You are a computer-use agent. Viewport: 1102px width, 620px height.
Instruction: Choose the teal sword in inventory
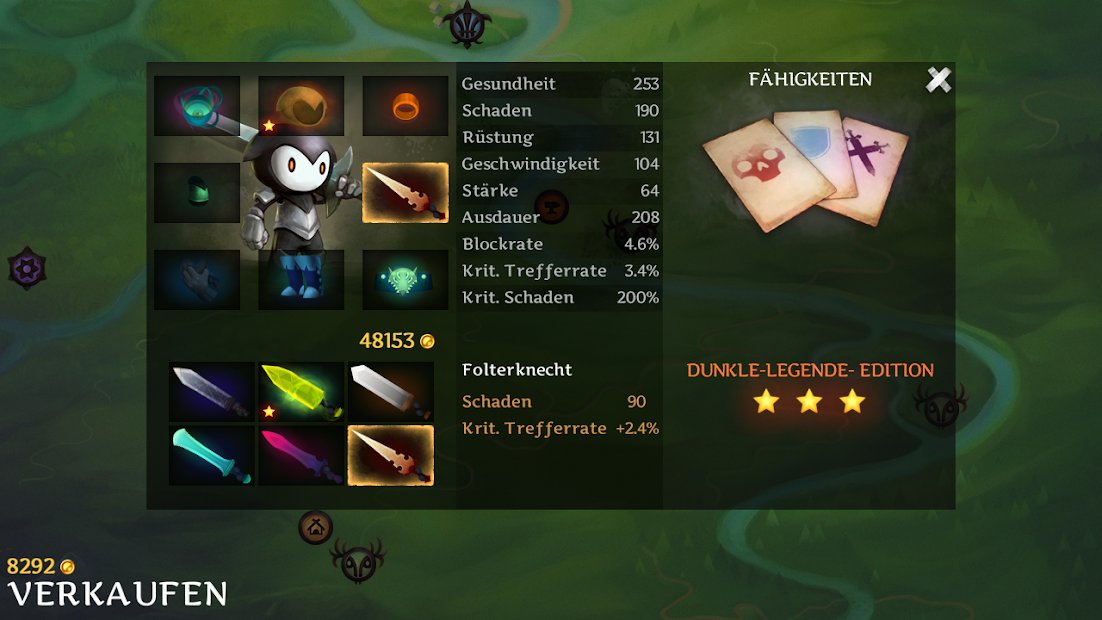click(x=211, y=456)
